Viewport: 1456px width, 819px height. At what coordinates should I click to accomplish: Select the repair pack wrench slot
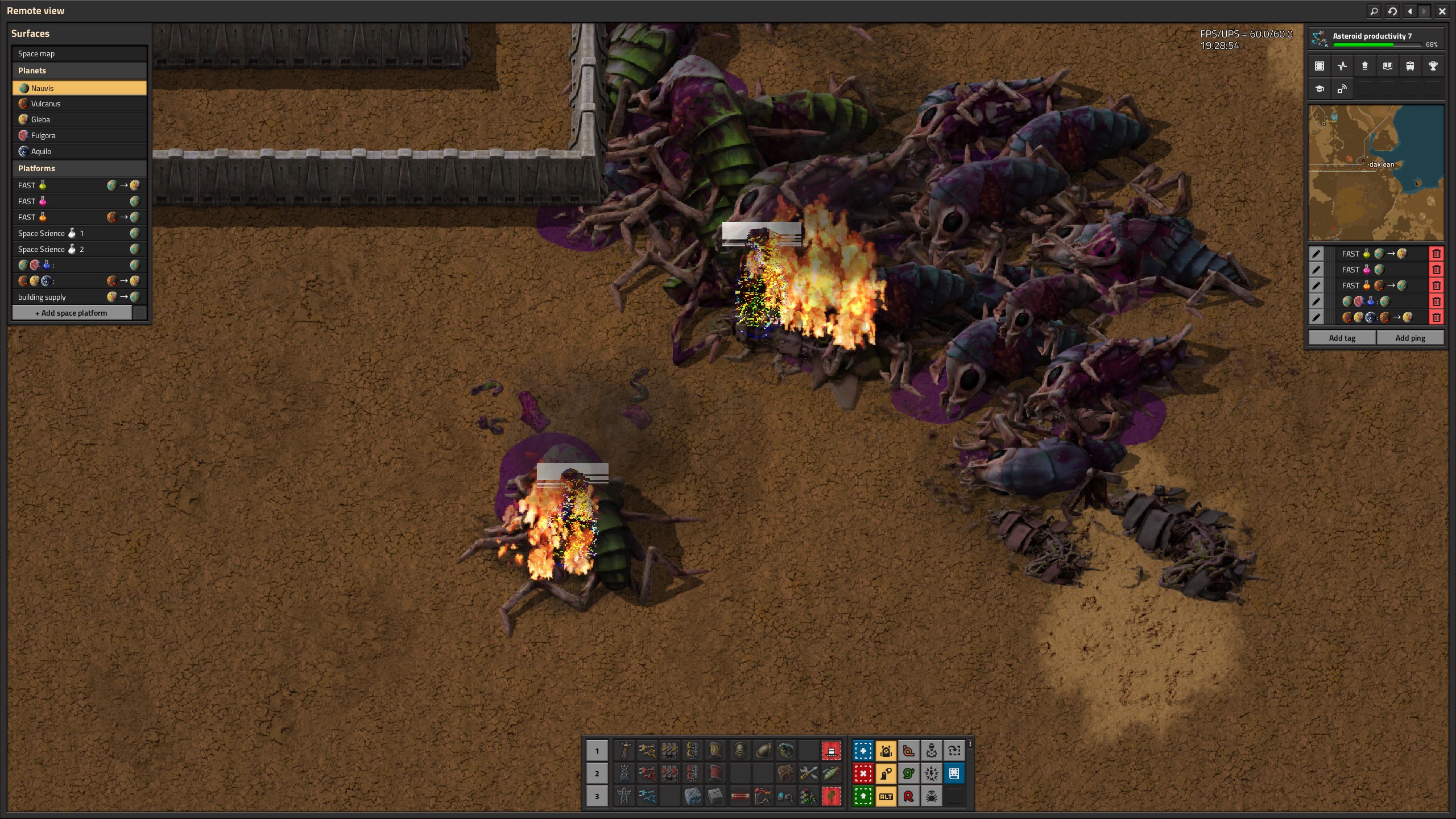808,773
